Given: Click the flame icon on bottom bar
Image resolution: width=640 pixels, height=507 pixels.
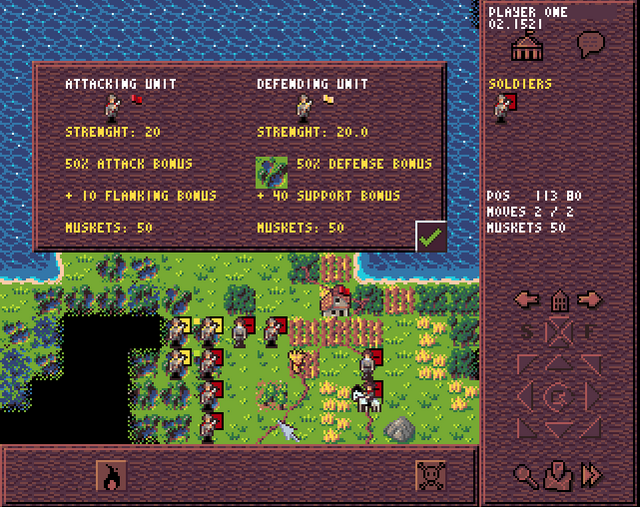Looking at the screenshot, I should (111, 476).
